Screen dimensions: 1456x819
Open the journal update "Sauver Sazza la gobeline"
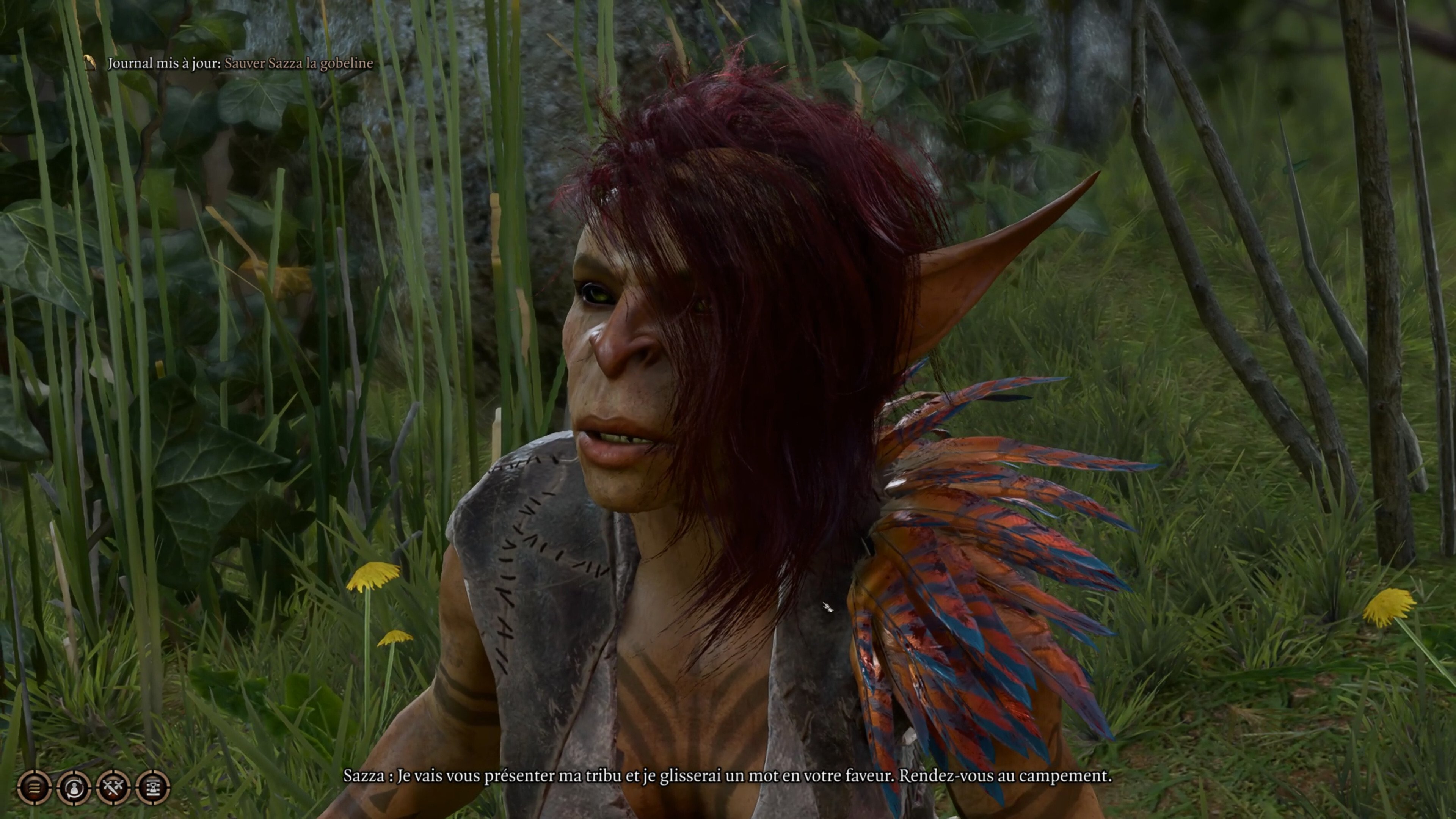point(298,63)
